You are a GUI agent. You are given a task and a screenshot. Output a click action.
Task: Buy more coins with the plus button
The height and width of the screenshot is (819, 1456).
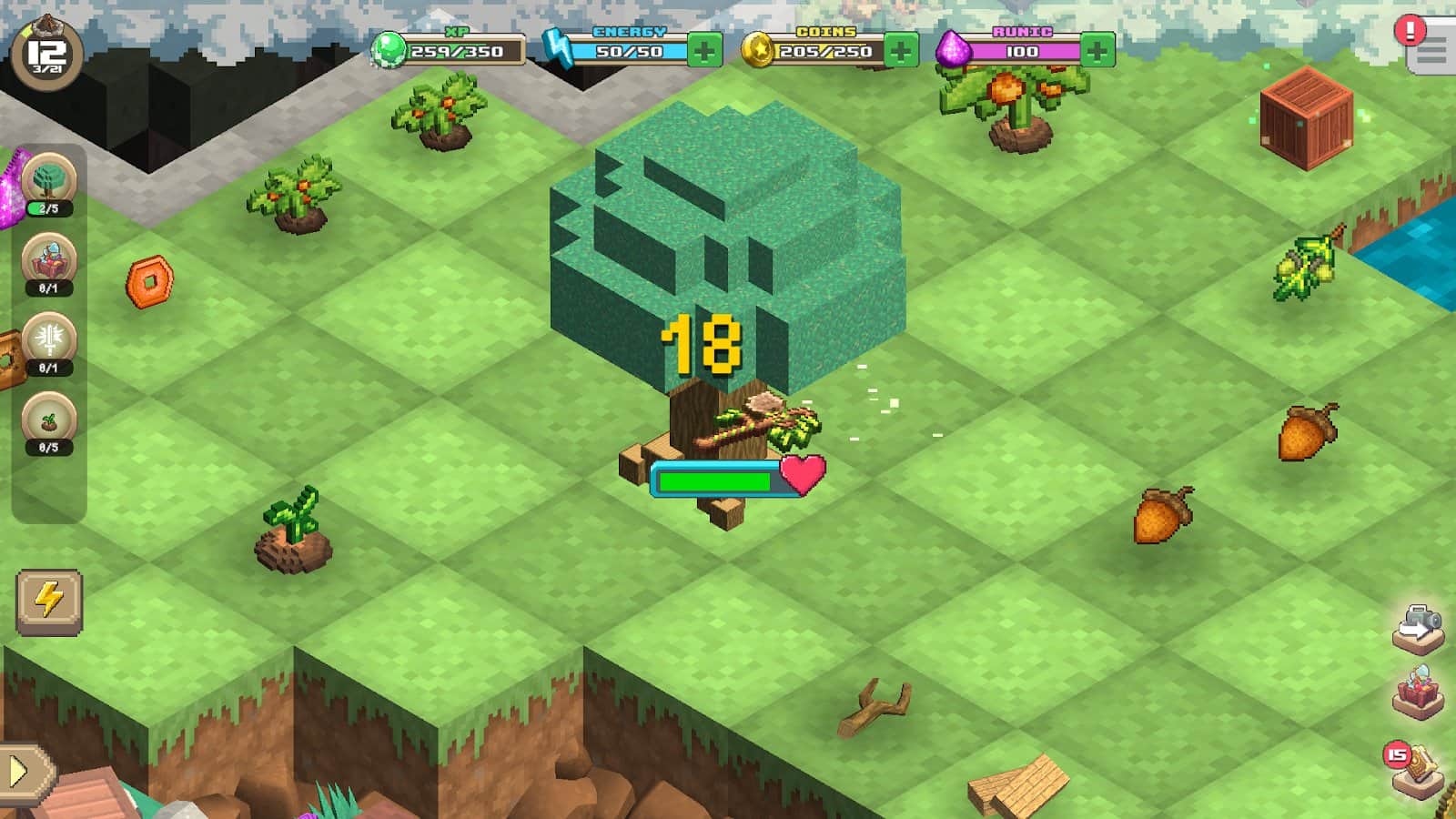tap(901, 51)
